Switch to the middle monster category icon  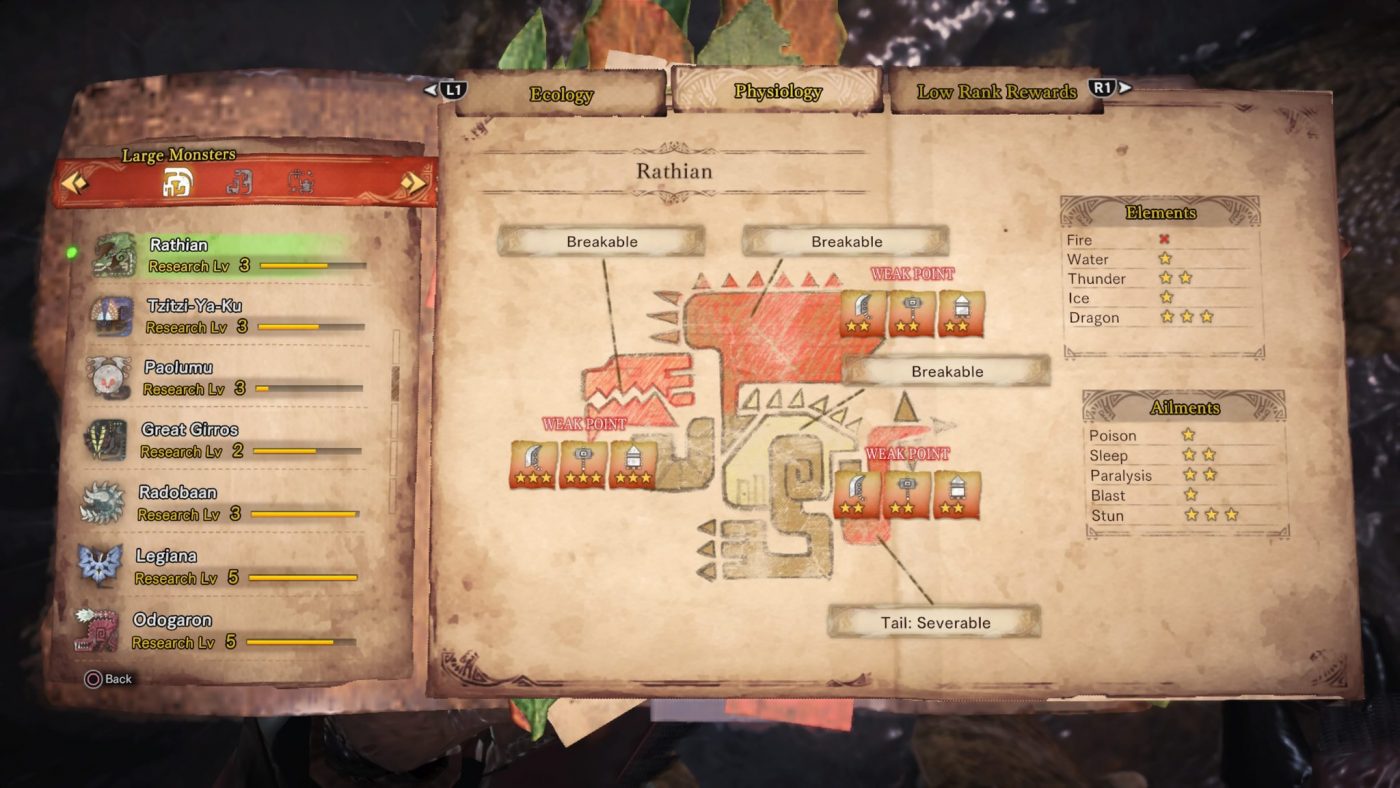[239, 182]
